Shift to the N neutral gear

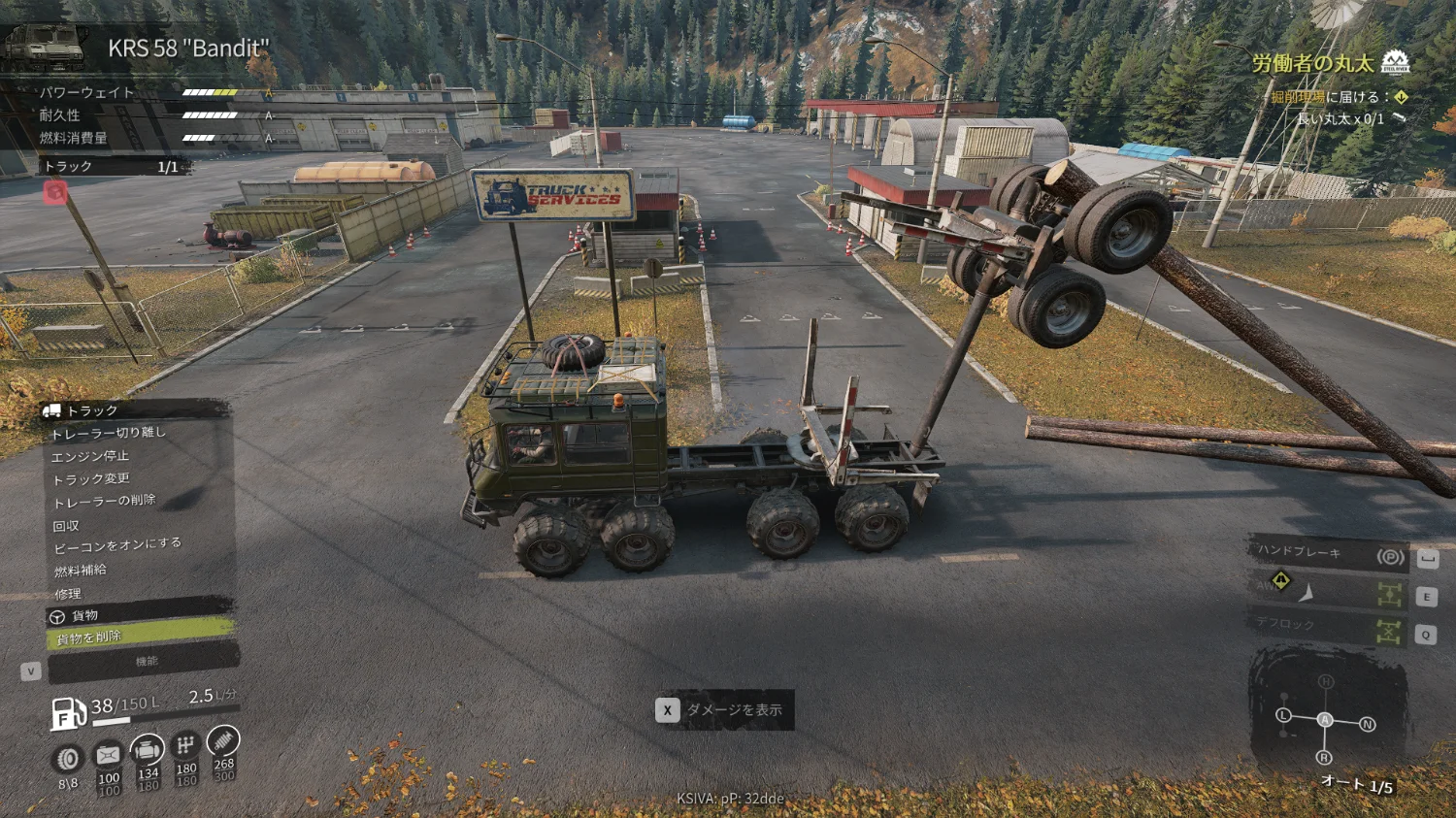pos(1368,724)
